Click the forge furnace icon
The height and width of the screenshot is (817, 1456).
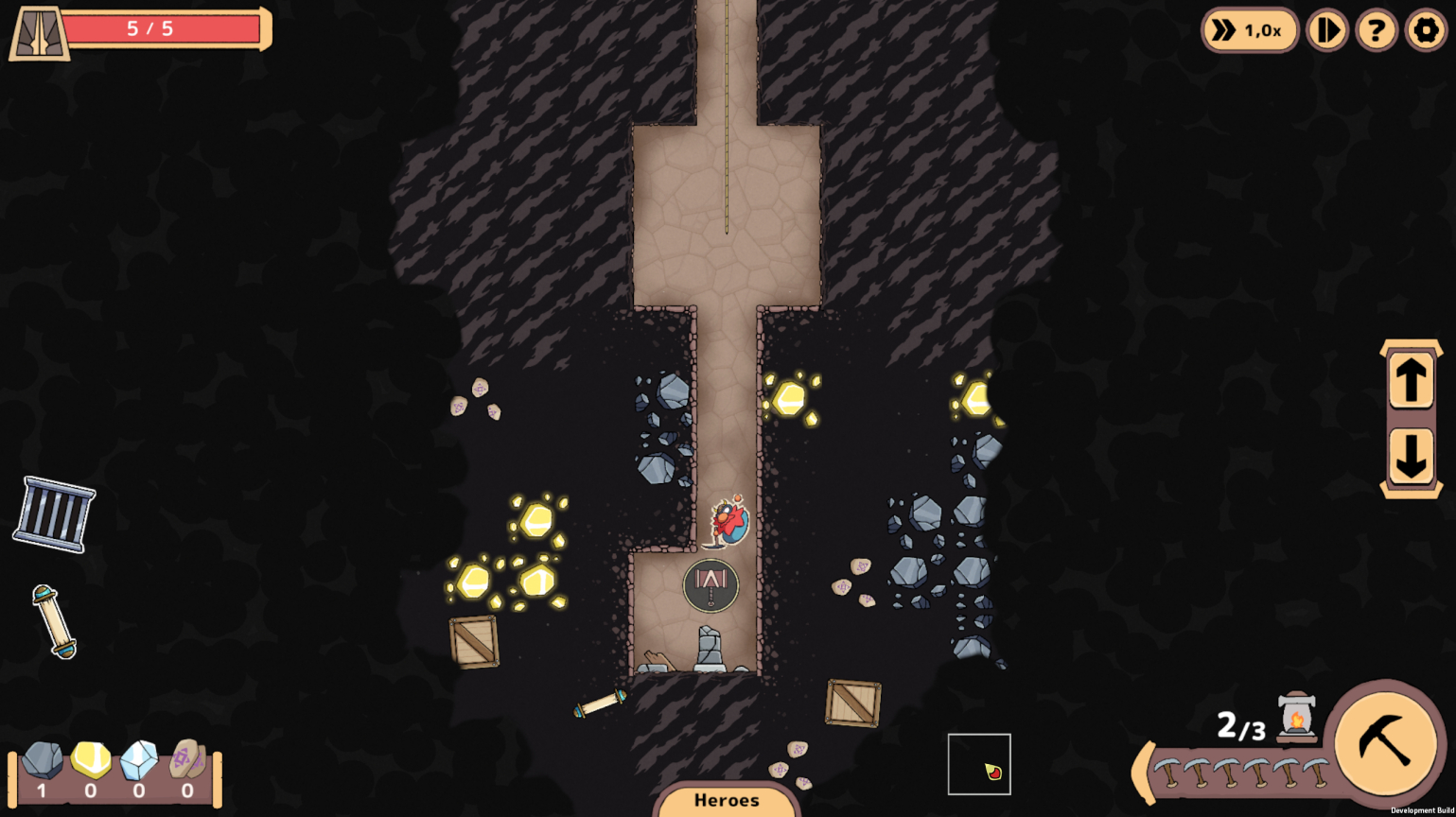click(x=1296, y=717)
